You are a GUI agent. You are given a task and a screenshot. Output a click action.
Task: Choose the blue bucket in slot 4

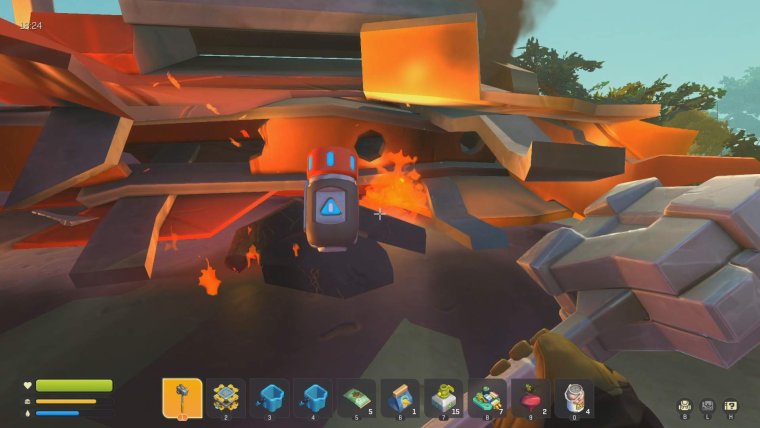pyautogui.click(x=313, y=398)
